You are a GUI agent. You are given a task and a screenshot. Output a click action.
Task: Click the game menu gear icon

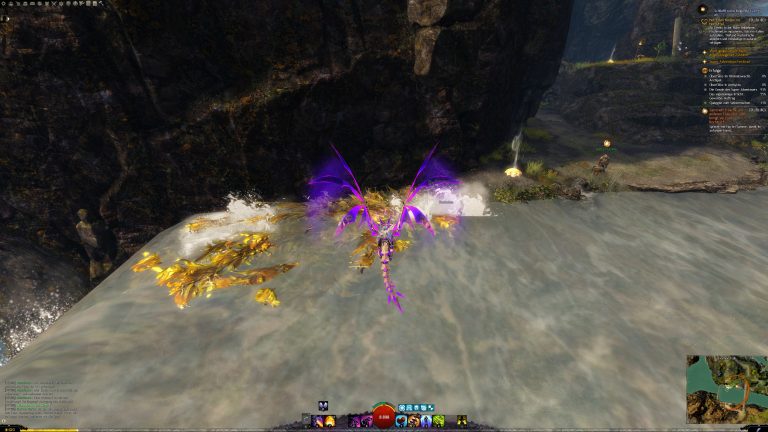4,4
